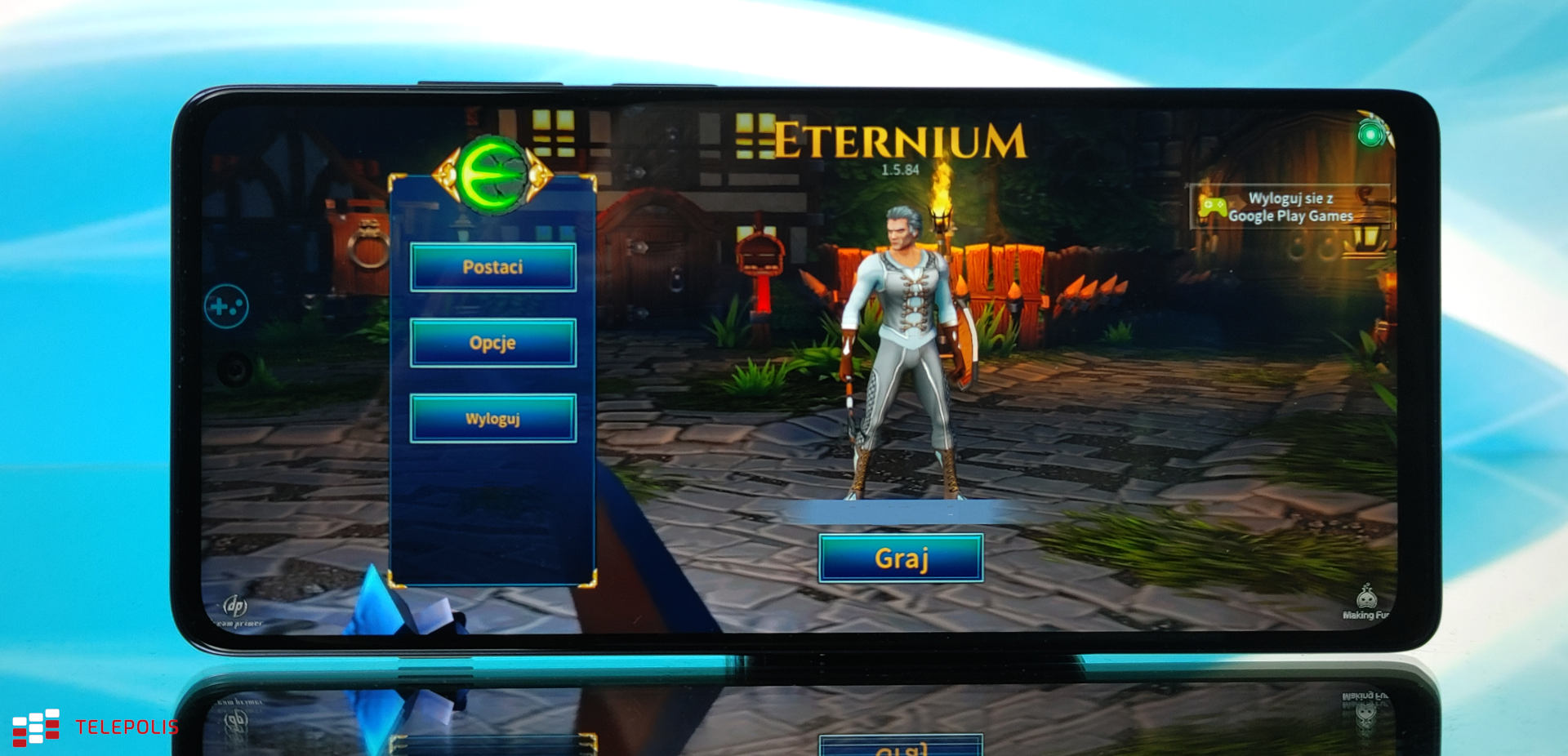
Task: Choose the Wyloguj logout button
Action: [x=492, y=419]
